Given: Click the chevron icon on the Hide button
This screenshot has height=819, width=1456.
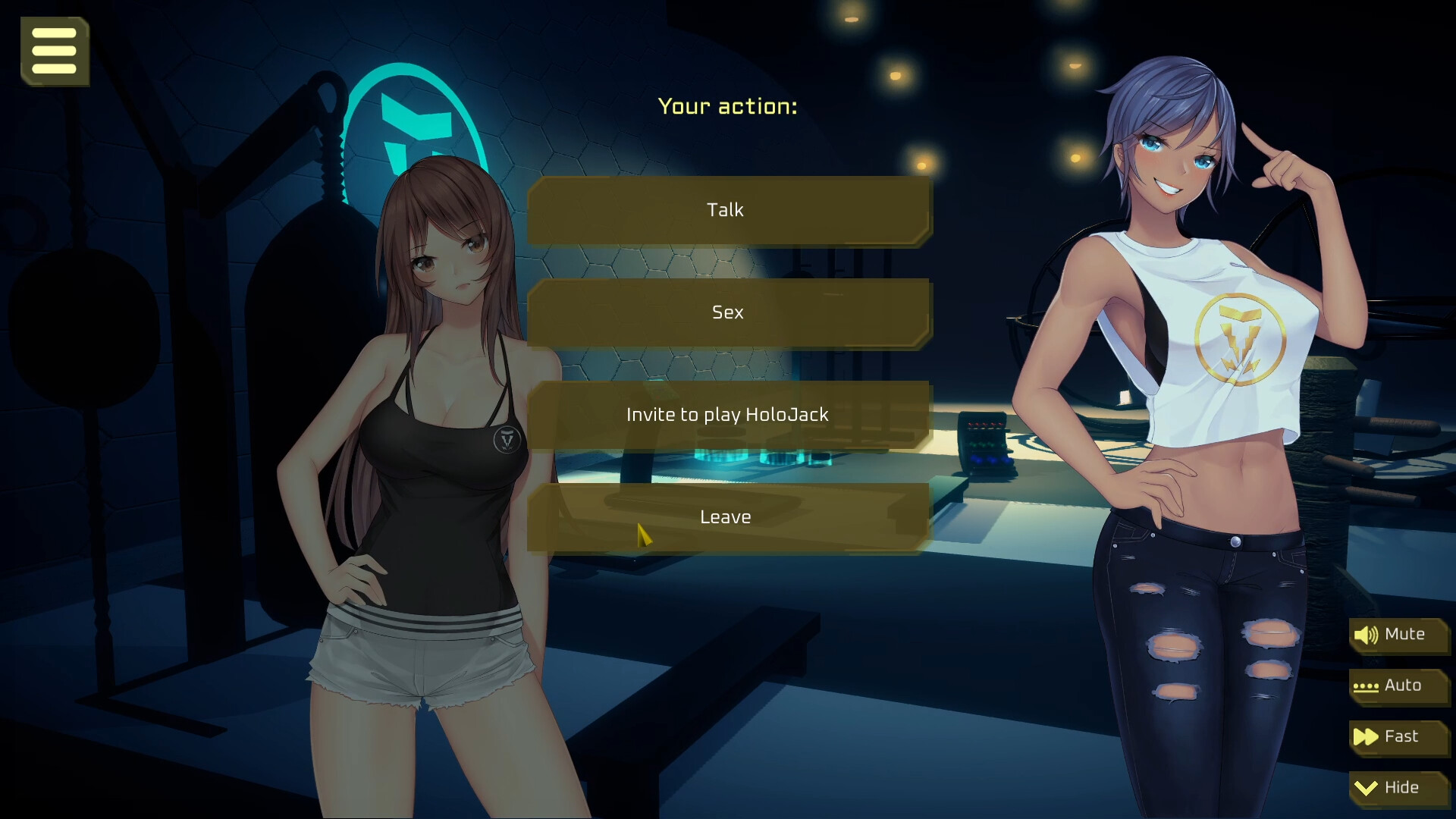Looking at the screenshot, I should coord(1365,787).
